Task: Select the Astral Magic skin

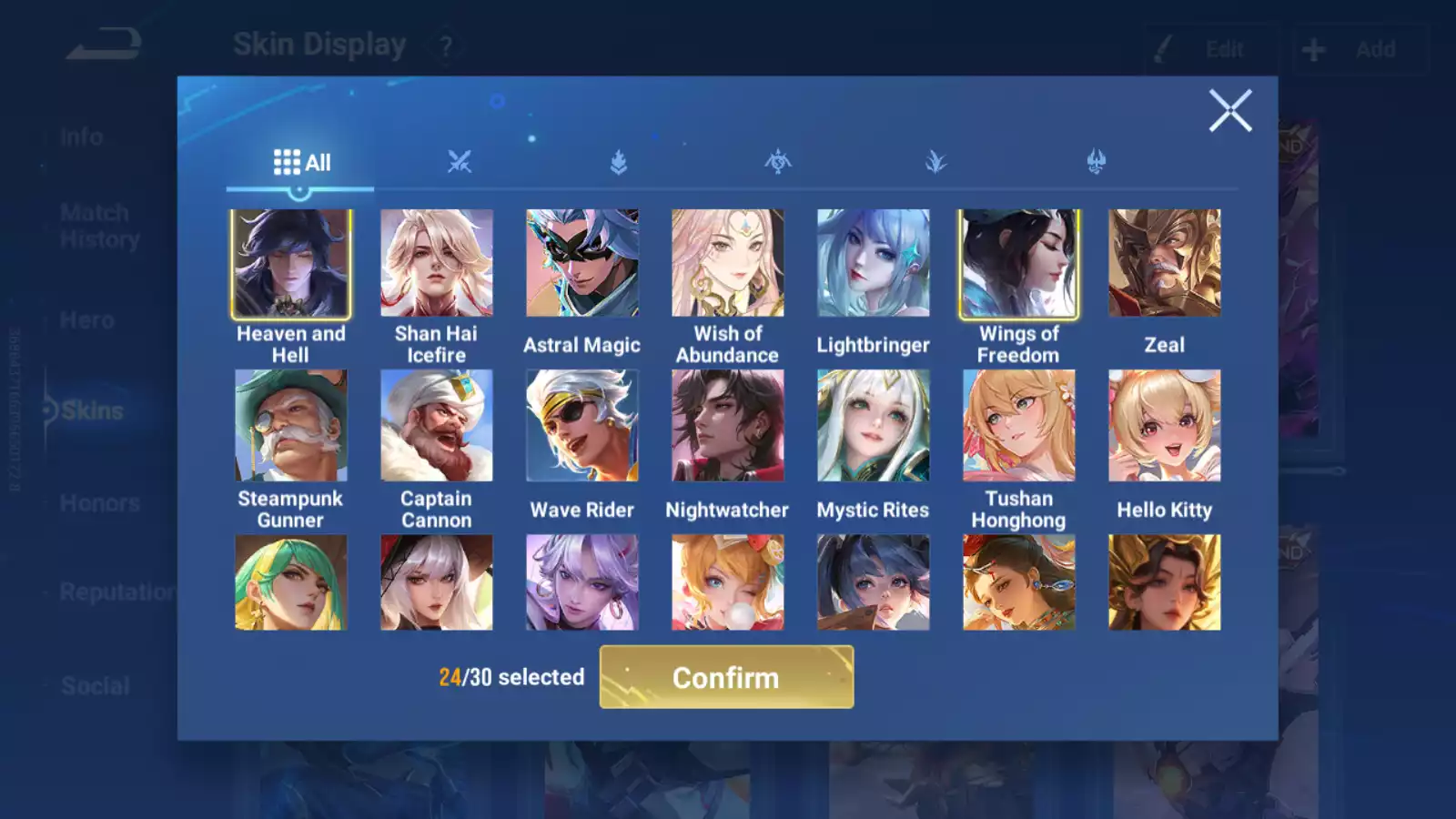Action: point(582,261)
